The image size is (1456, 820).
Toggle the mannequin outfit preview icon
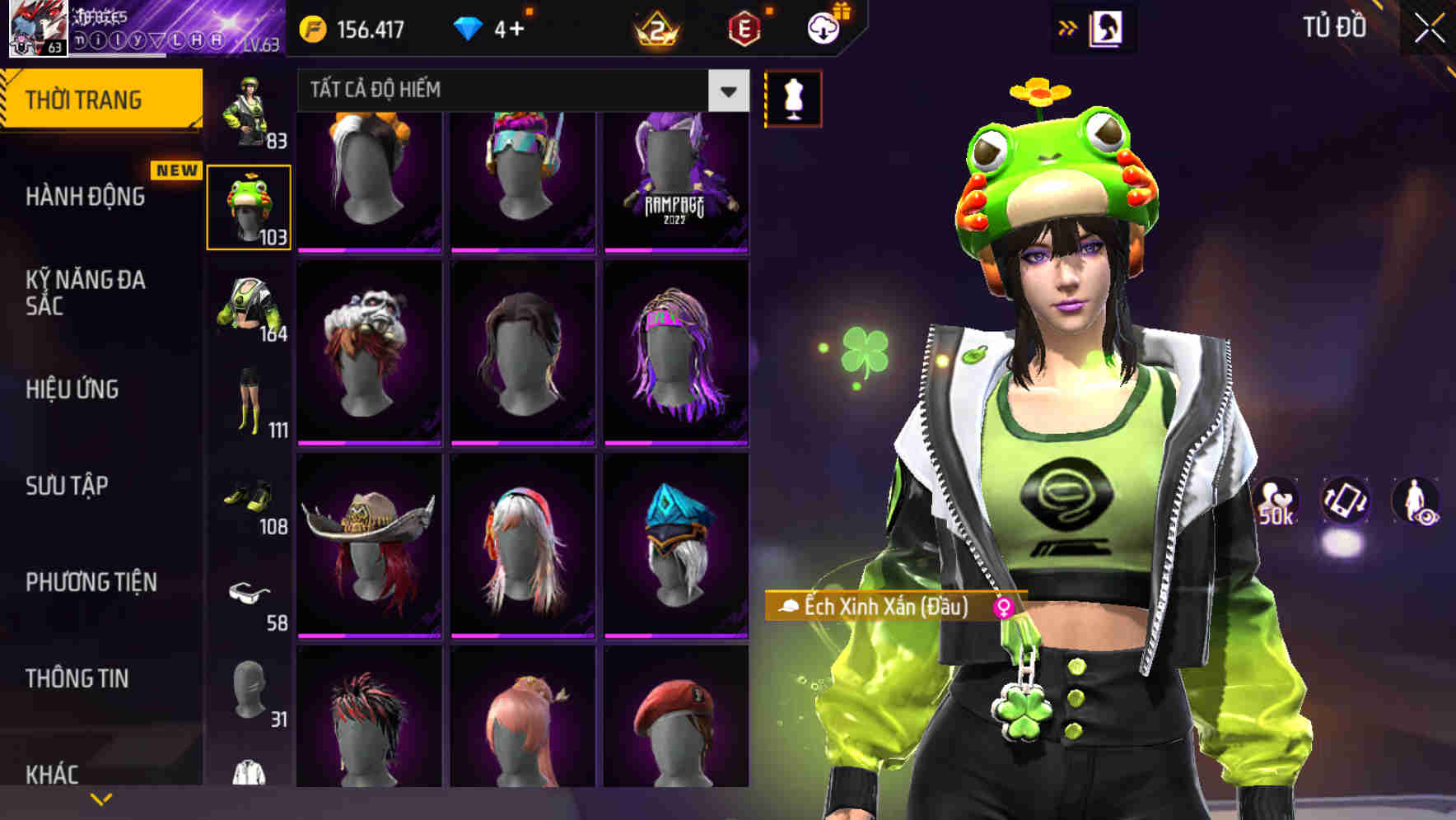click(x=793, y=98)
